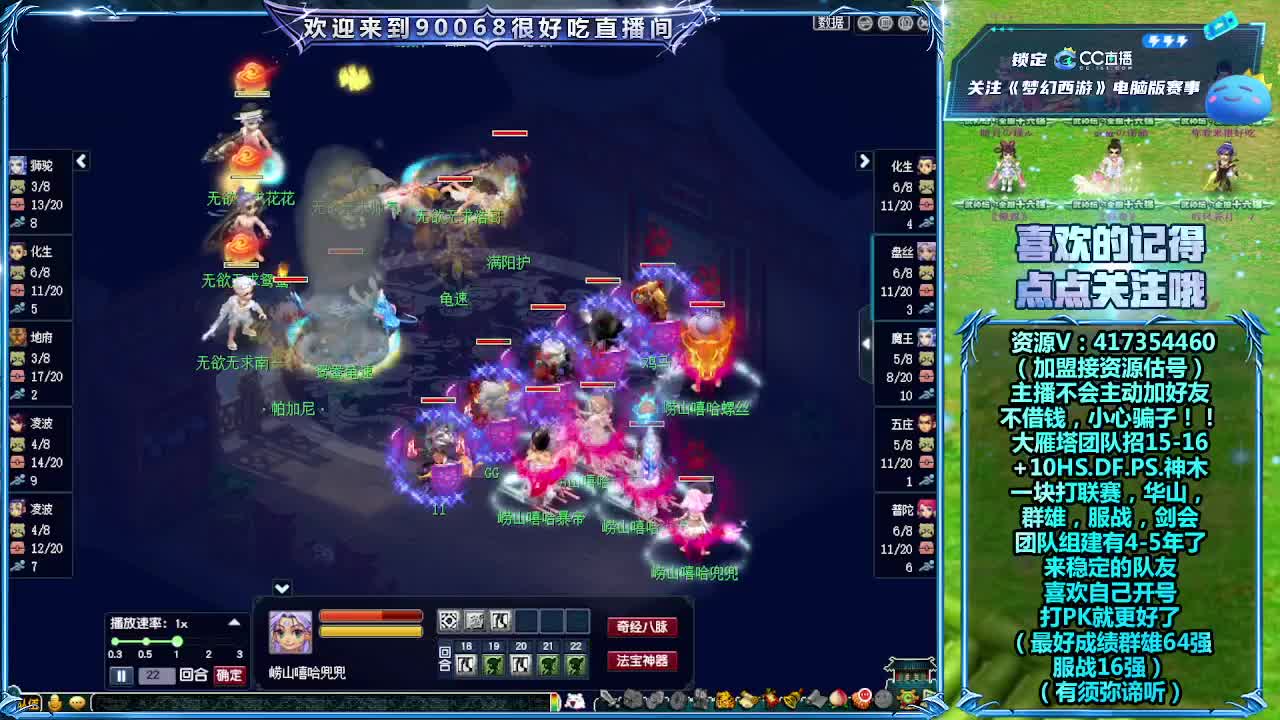Collapse the playback speed panel with the triangle
The width and height of the screenshot is (1280, 720).
click(235, 623)
